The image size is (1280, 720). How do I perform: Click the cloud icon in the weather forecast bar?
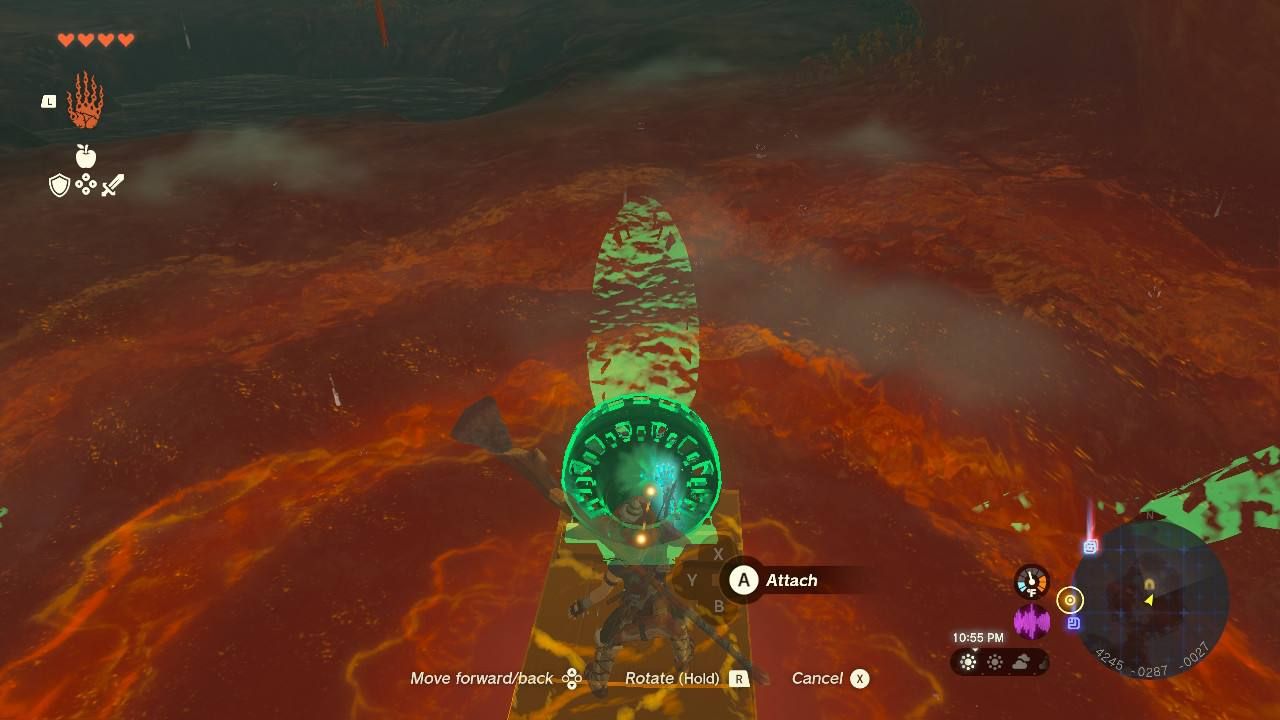1021,661
